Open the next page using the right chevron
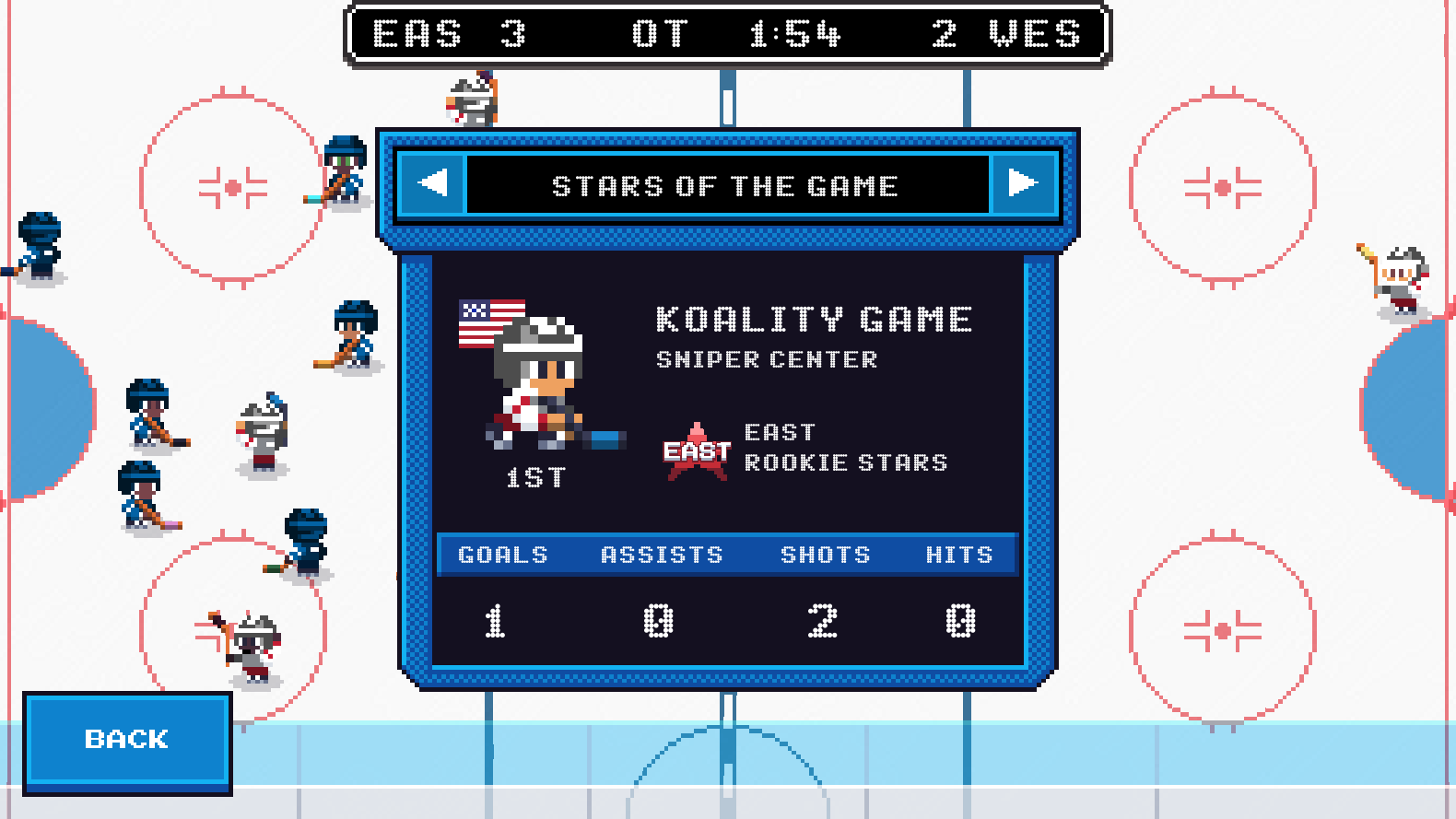Image resolution: width=1456 pixels, height=819 pixels. click(1023, 185)
